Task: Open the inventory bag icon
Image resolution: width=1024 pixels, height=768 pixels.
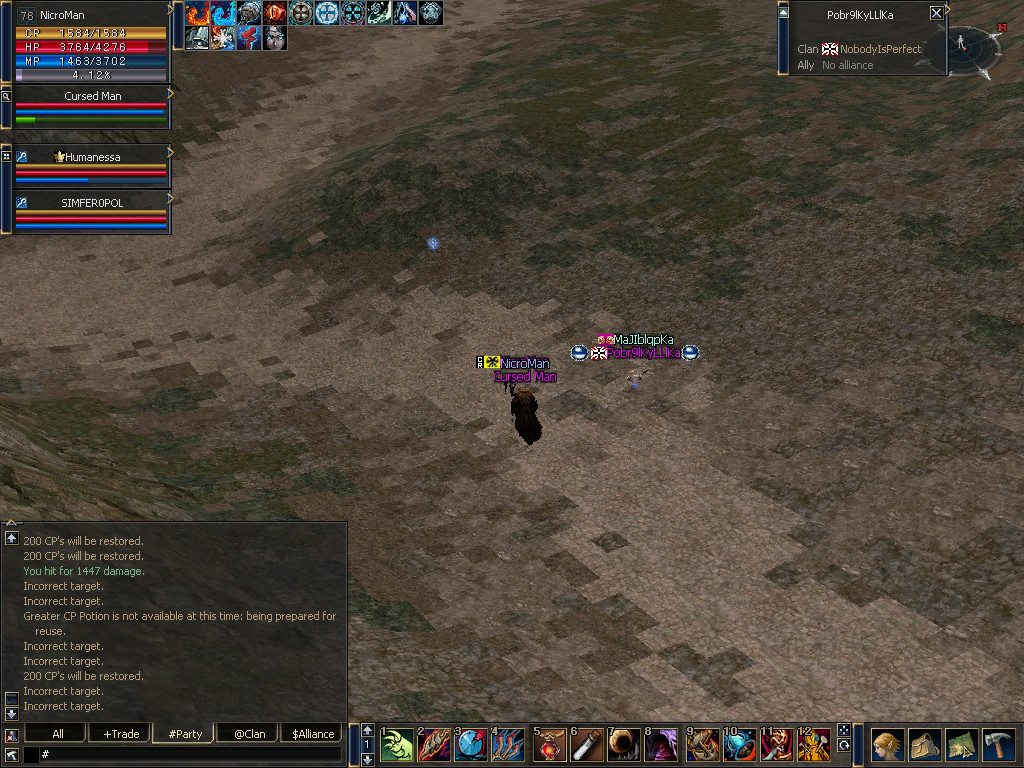Action: [x=924, y=745]
